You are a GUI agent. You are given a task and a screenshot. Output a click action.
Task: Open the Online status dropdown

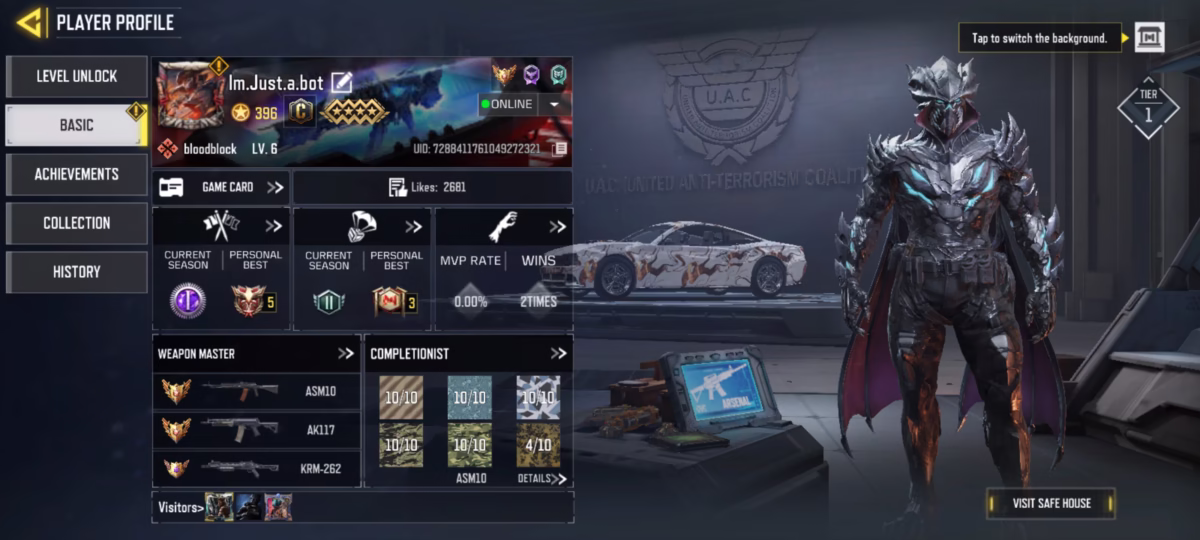tap(553, 104)
